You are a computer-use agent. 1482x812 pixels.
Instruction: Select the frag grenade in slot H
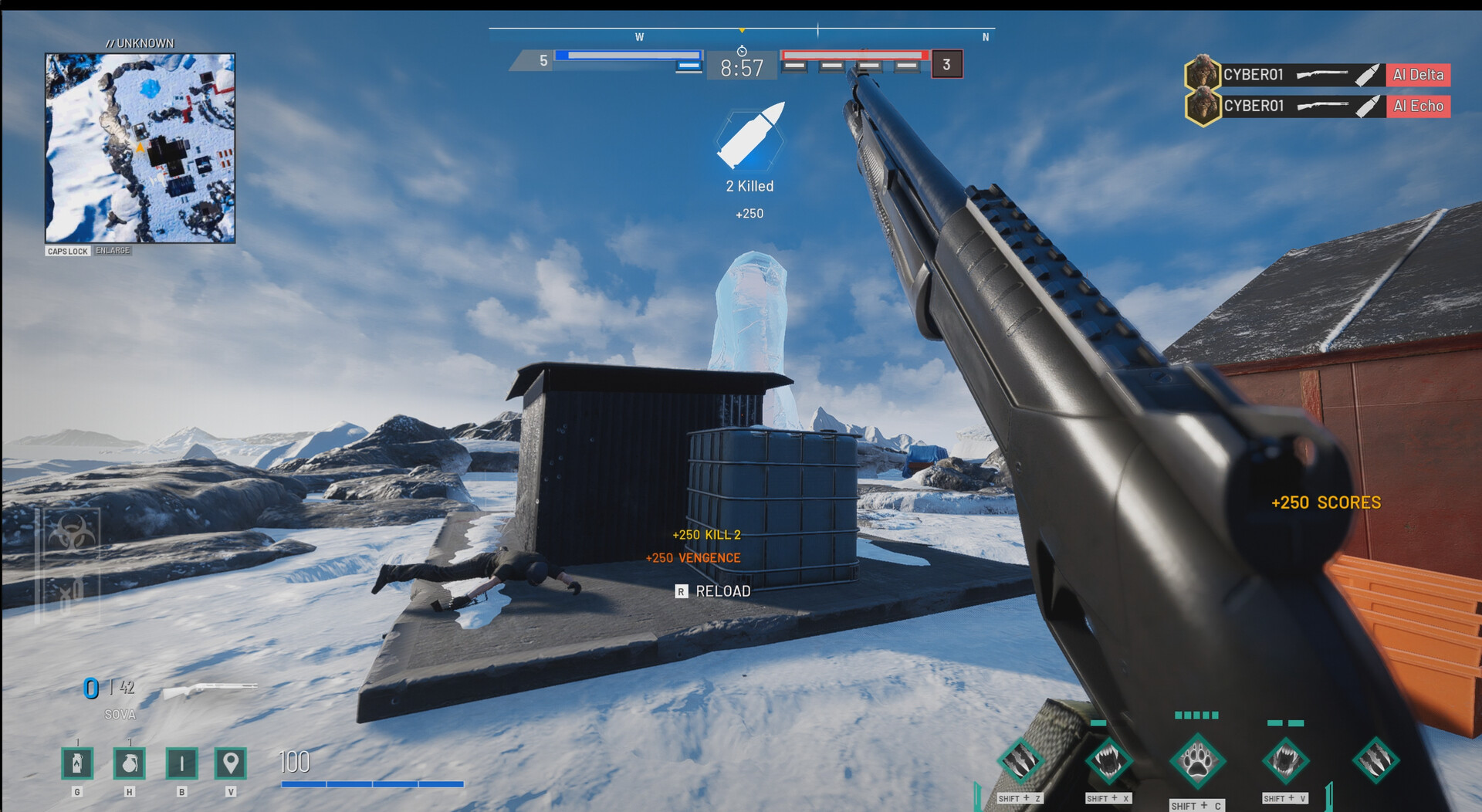tap(129, 764)
